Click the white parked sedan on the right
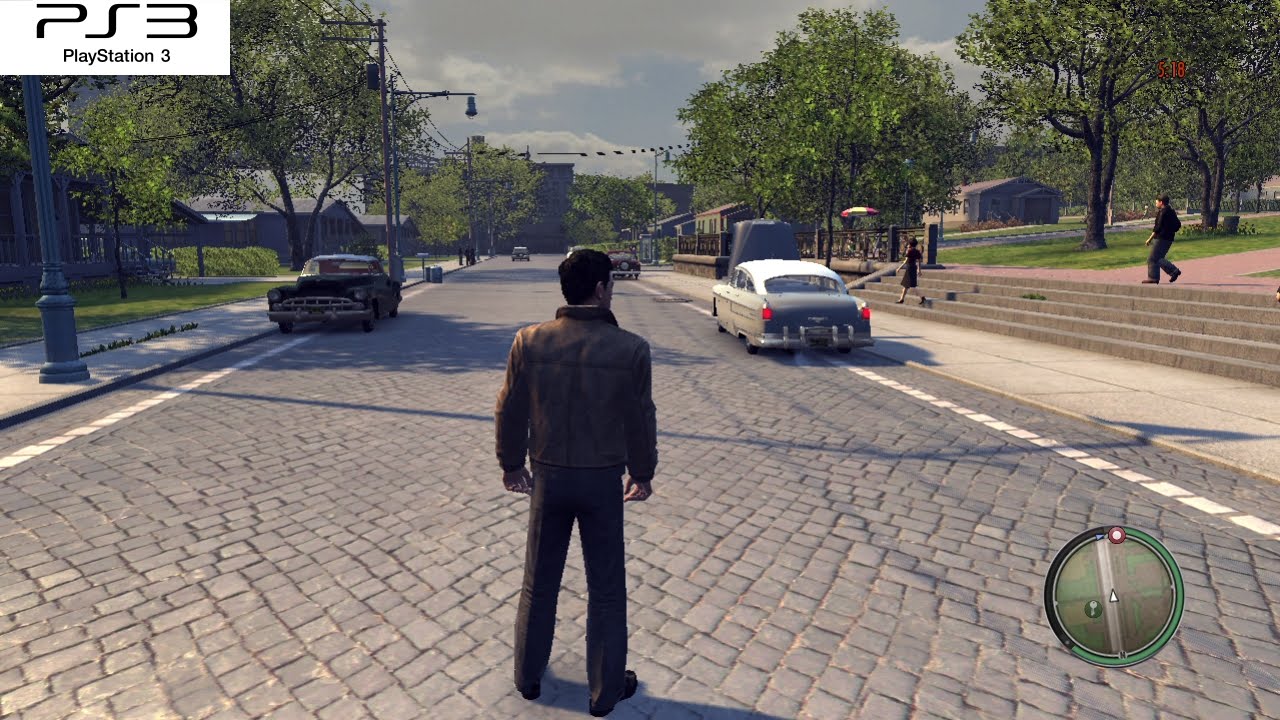This screenshot has width=1280, height=720. coord(790,305)
